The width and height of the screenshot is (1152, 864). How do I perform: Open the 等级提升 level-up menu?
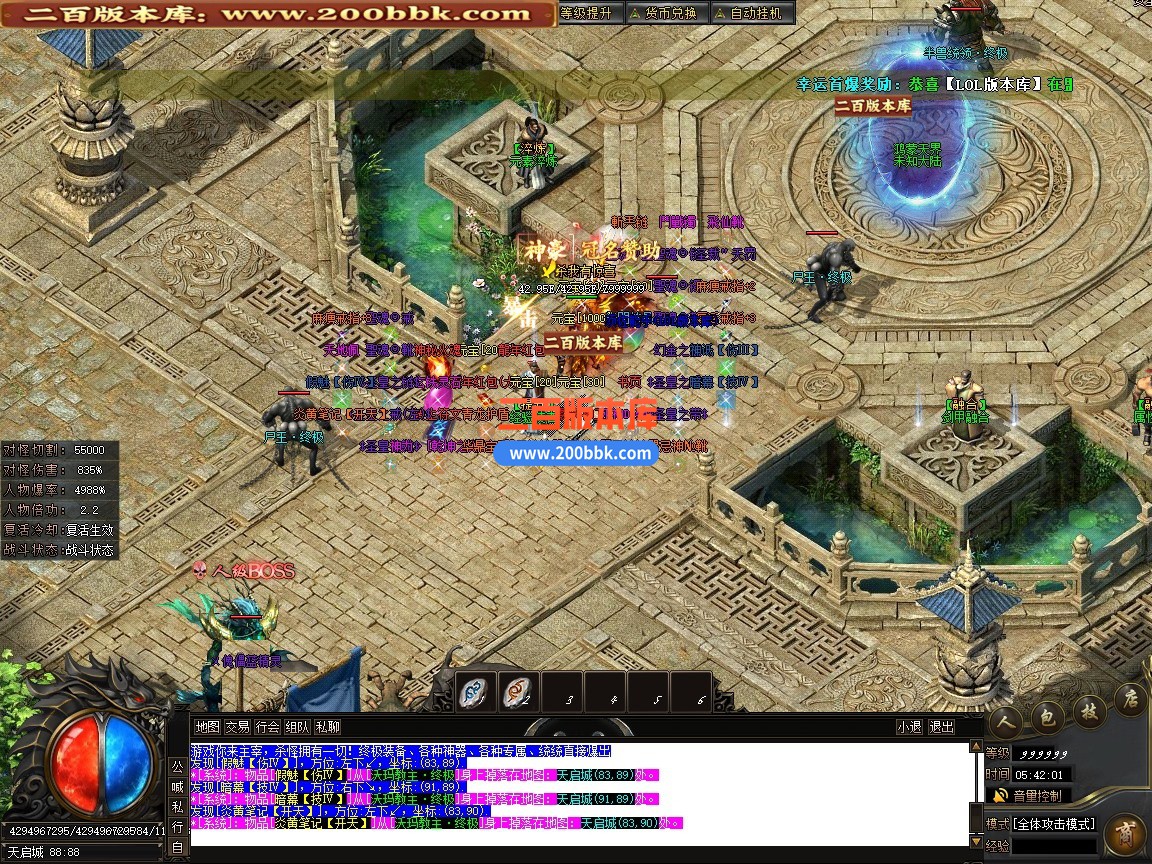tap(586, 13)
